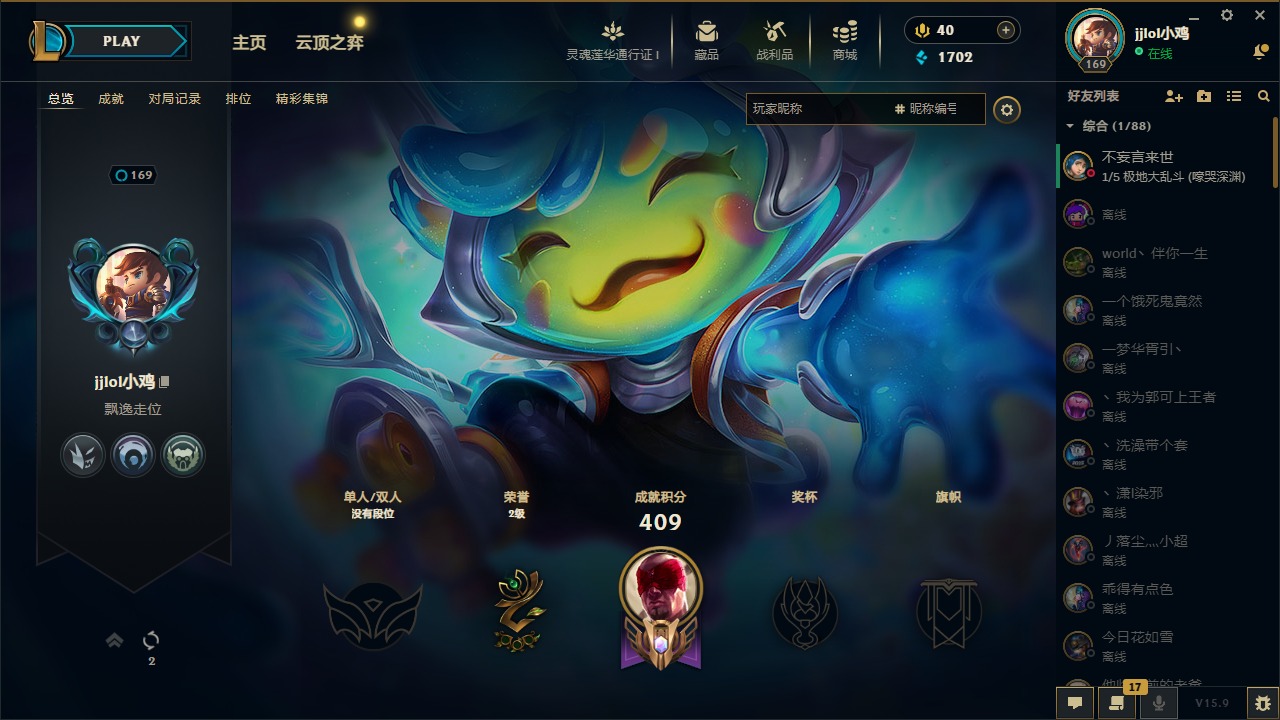This screenshot has width=1280, height=720.
Task: Click the 玩家昵称 player search field
Action: (815, 109)
